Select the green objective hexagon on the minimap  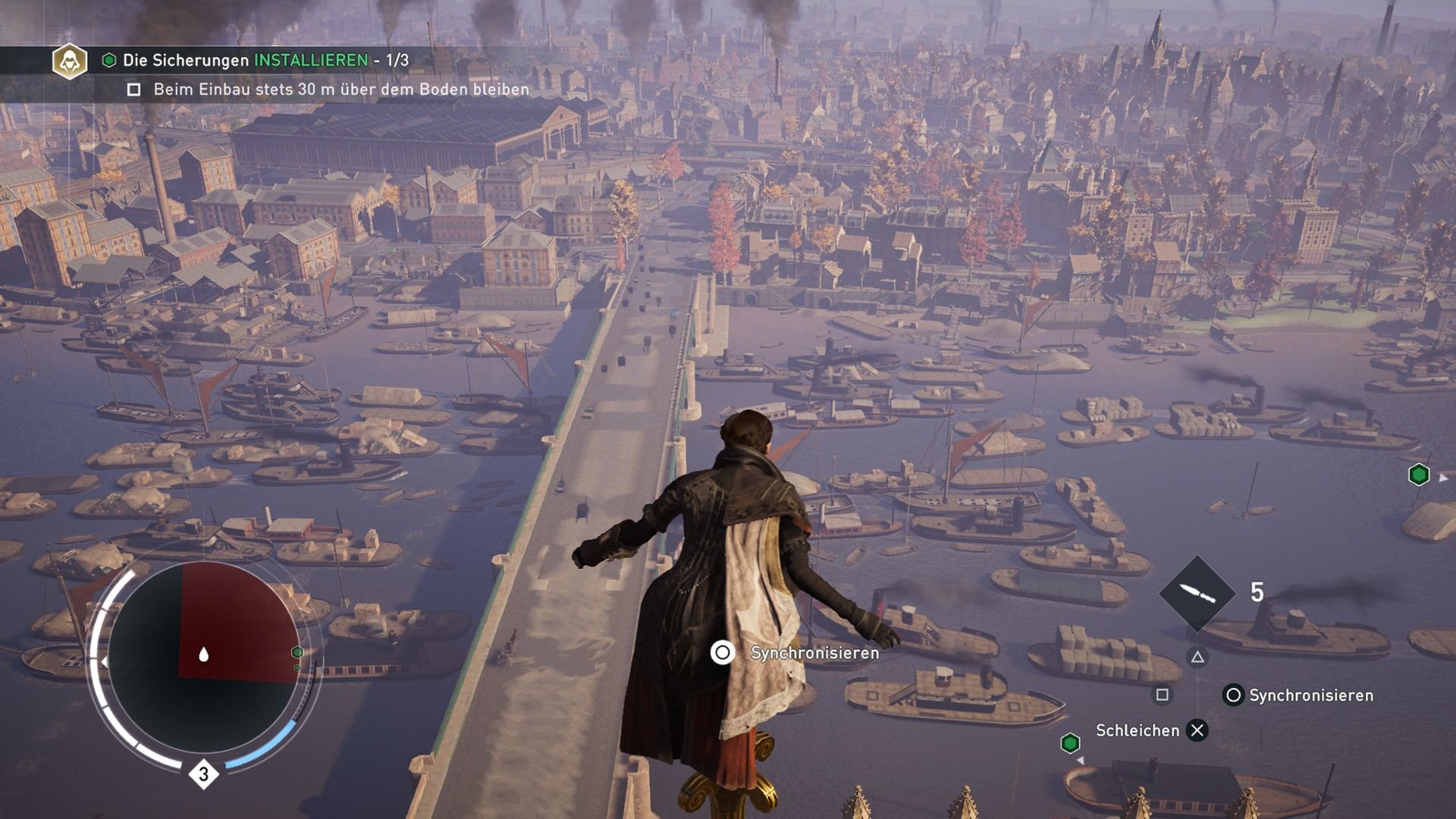(x=297, y=651)
